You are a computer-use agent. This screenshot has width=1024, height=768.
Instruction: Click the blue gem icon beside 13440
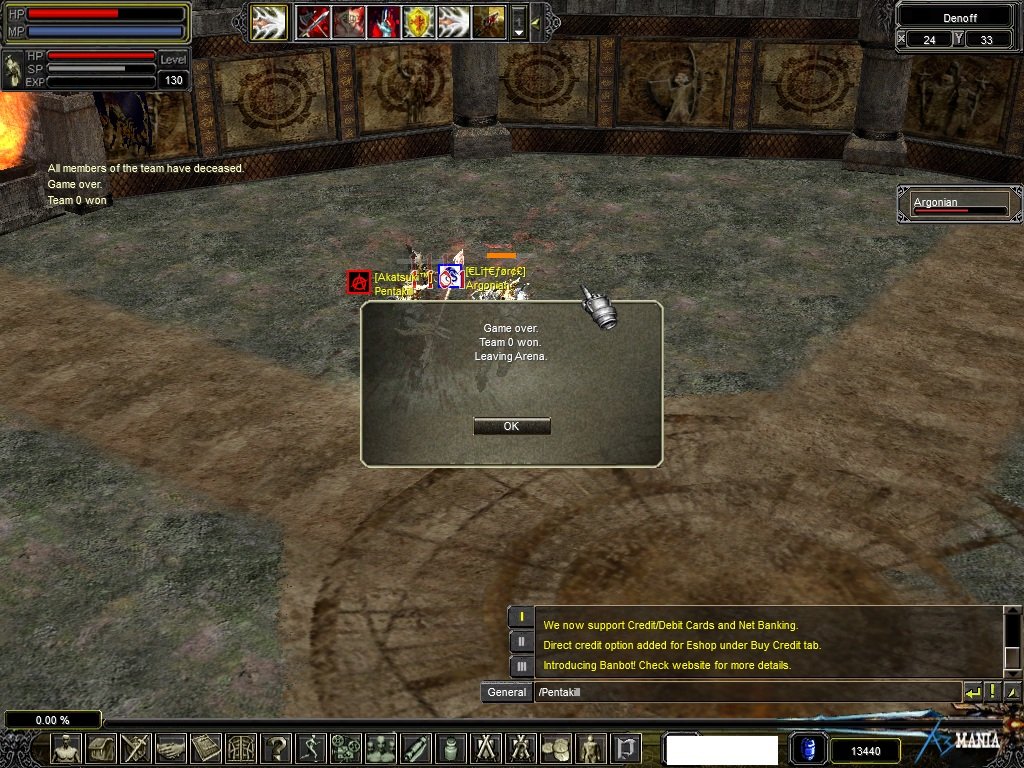coord(808,749)
